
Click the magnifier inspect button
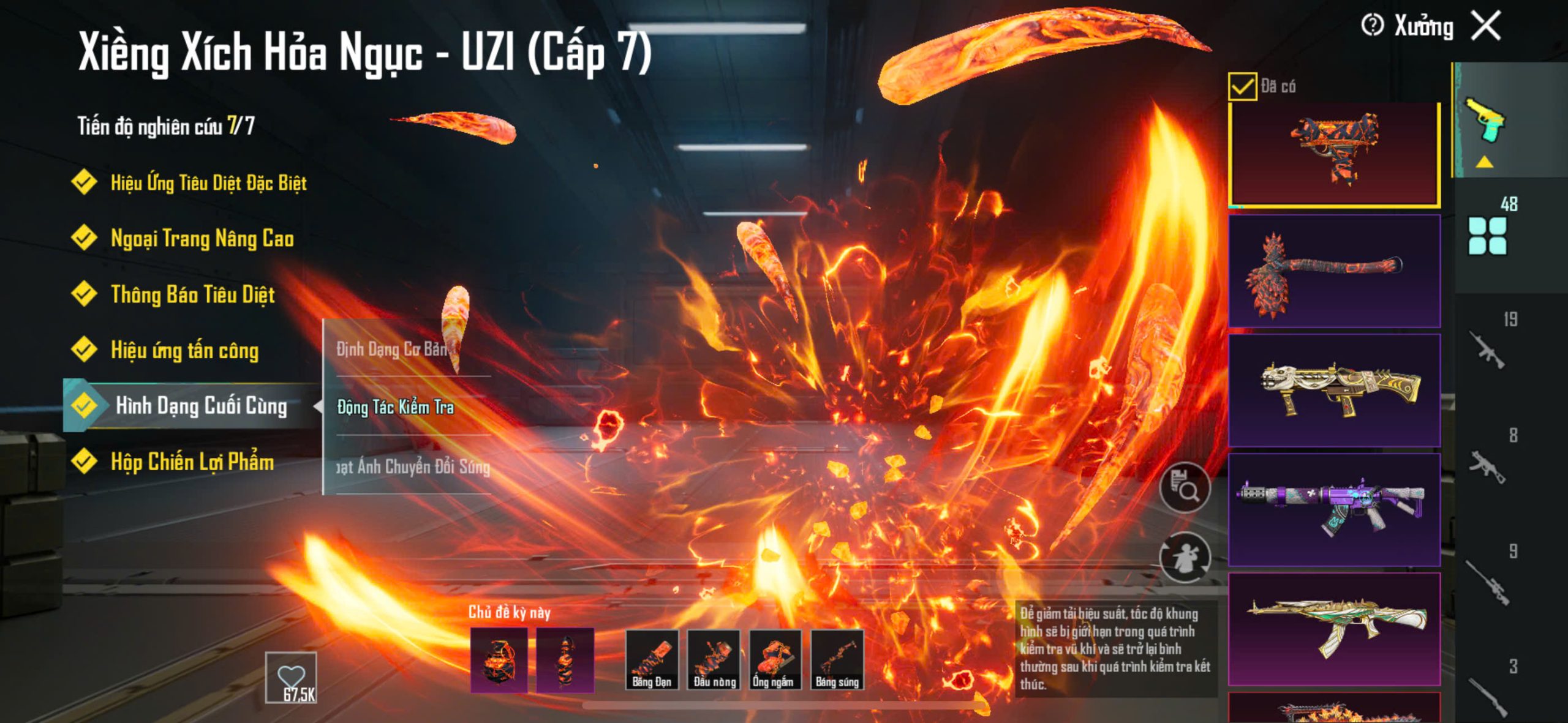[x=1185, y=487]
